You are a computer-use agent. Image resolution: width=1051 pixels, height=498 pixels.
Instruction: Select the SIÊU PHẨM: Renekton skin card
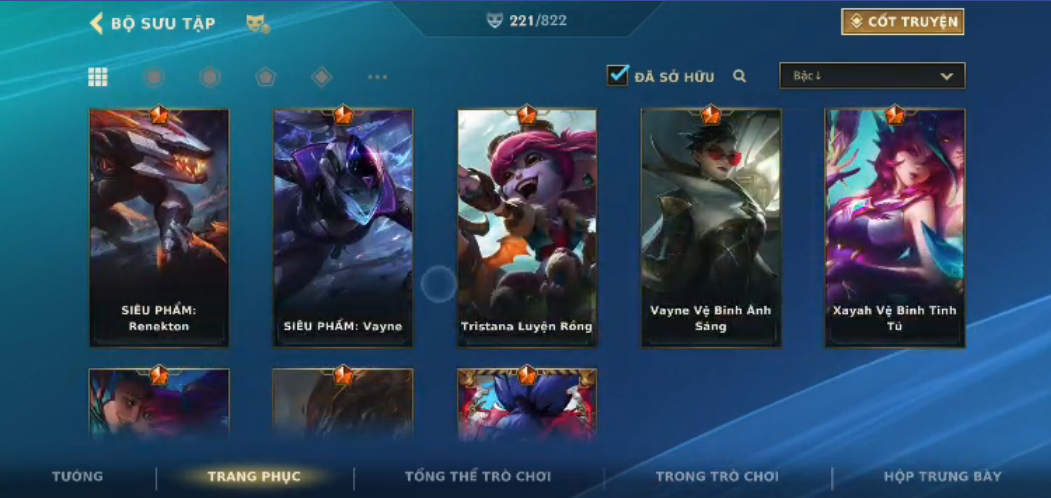[x=159, y=228]
